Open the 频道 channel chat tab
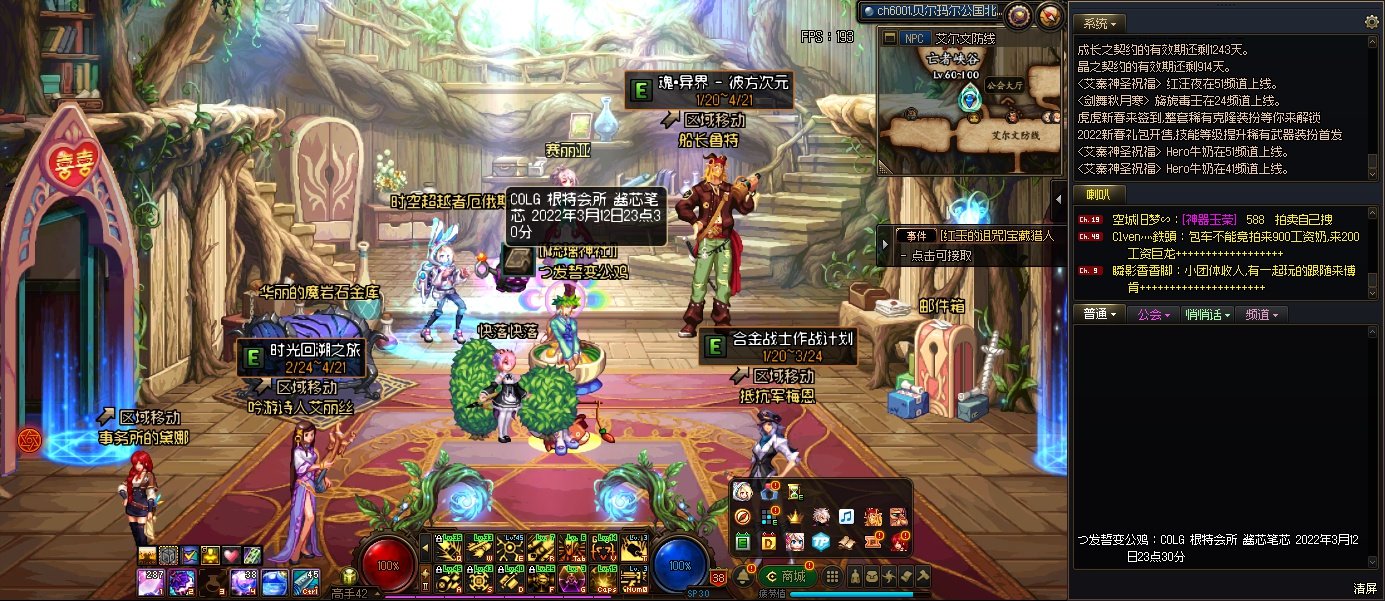1385x601 pixels. pos(1261,314)
